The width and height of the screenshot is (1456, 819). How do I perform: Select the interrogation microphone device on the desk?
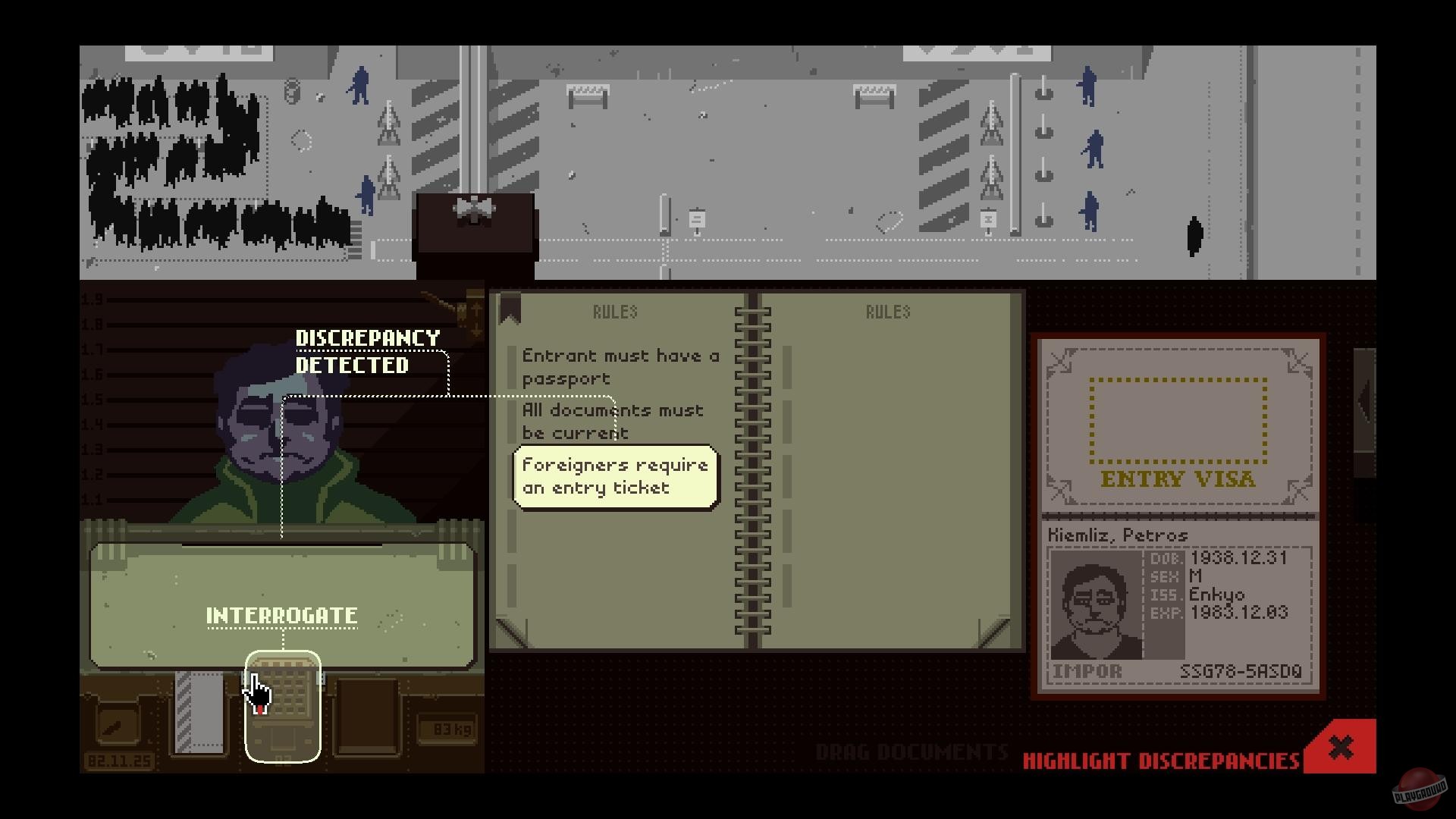point(284,705)
